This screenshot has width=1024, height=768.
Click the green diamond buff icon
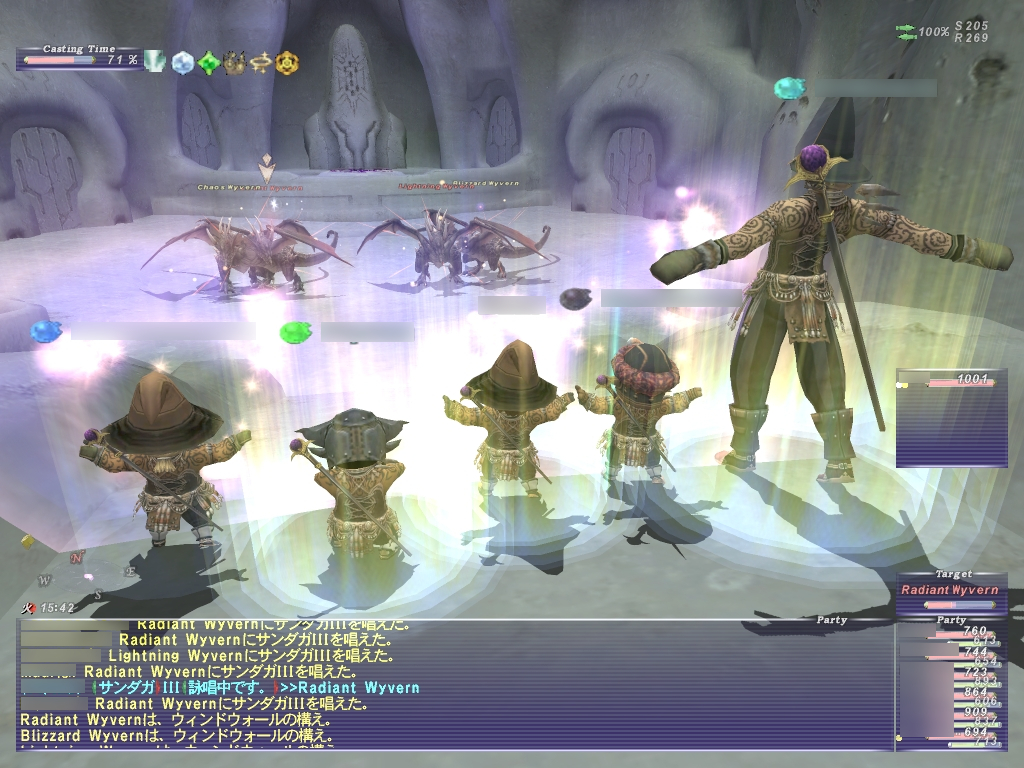point(208,63)
